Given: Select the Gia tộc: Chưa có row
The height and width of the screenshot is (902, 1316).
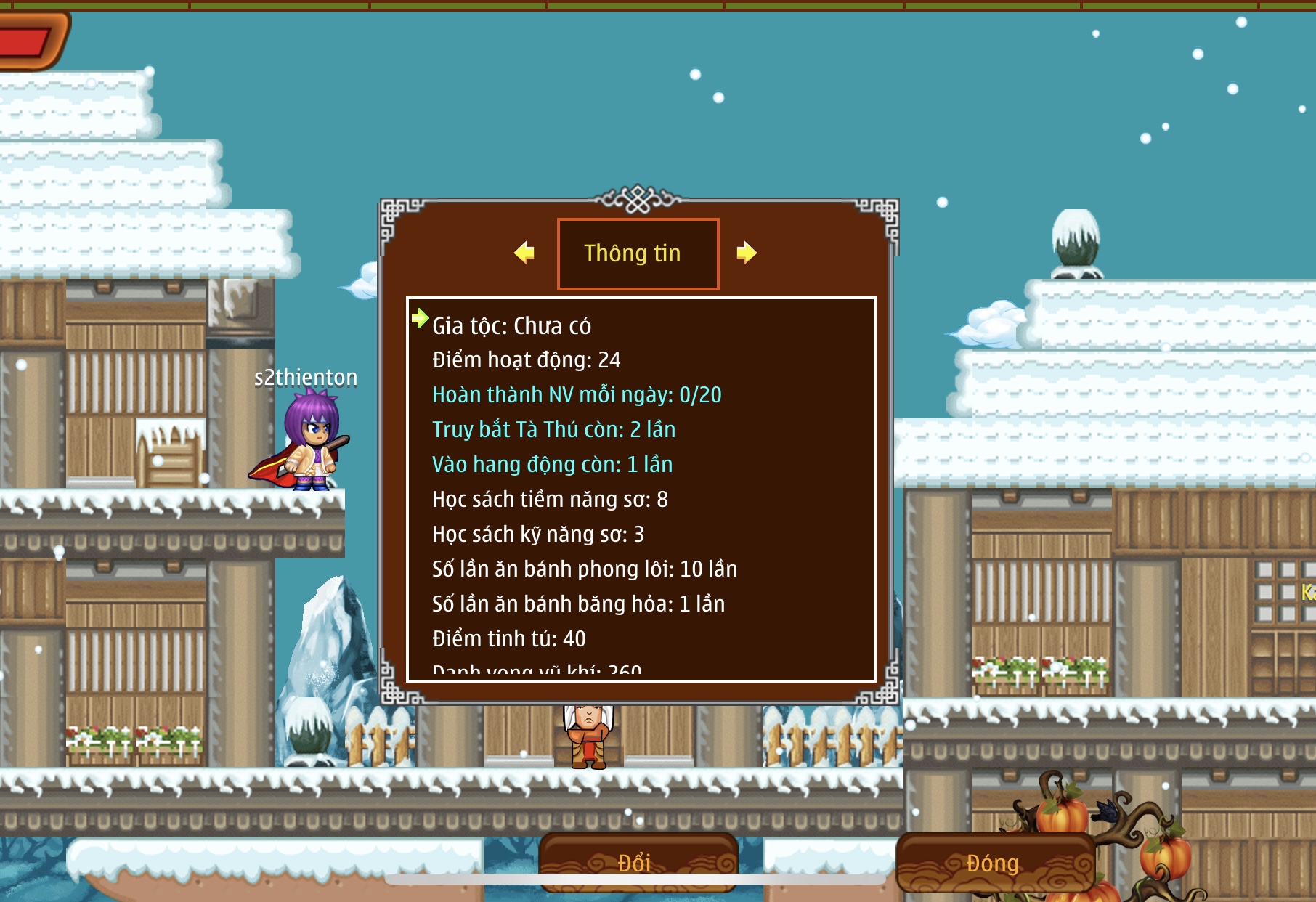Looking at the screenshot, I should tap(511, 326).
